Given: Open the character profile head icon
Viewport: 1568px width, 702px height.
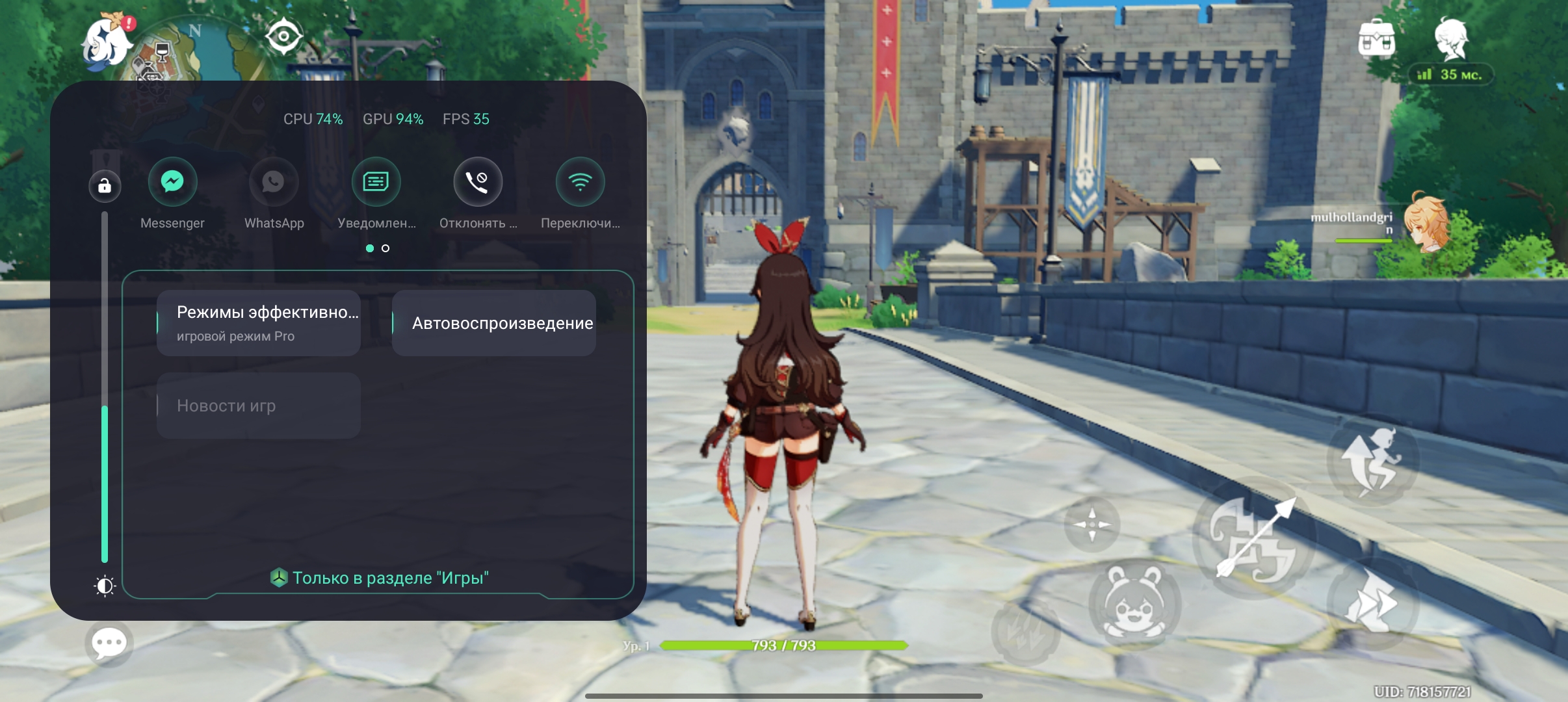Looking at the screenshot, I should (1451, 38).
